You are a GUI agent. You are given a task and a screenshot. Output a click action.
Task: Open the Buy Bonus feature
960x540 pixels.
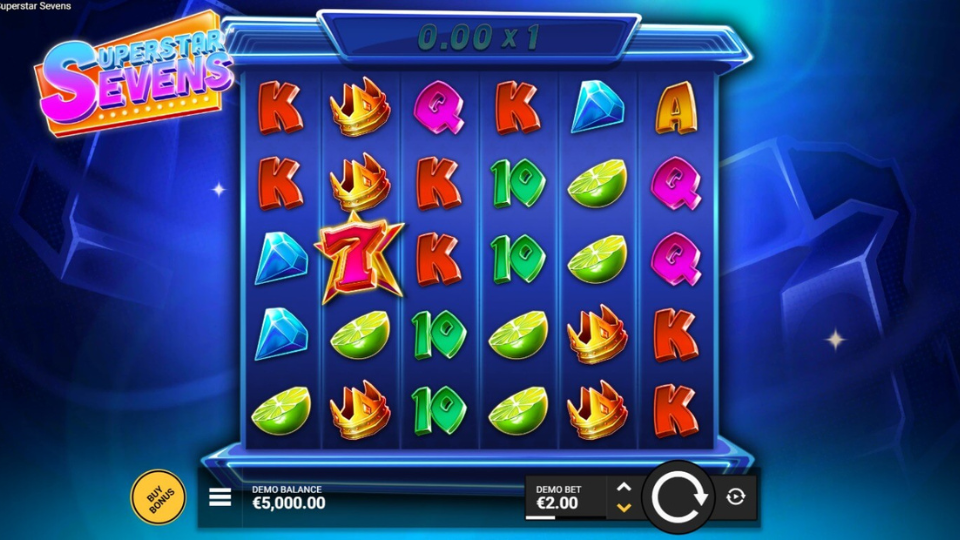[158, 497]
